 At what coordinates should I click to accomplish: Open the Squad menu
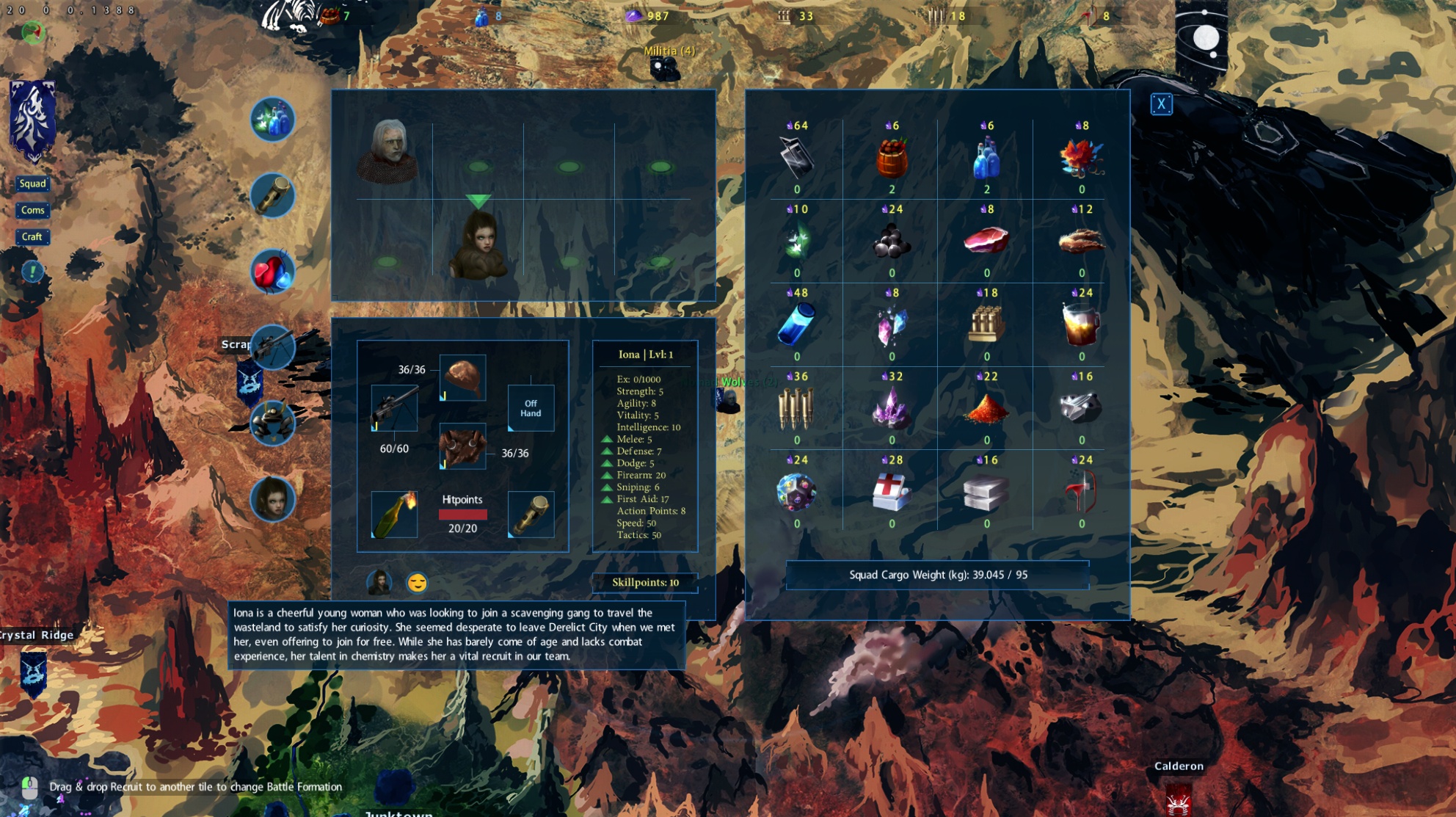coord(32,184)
